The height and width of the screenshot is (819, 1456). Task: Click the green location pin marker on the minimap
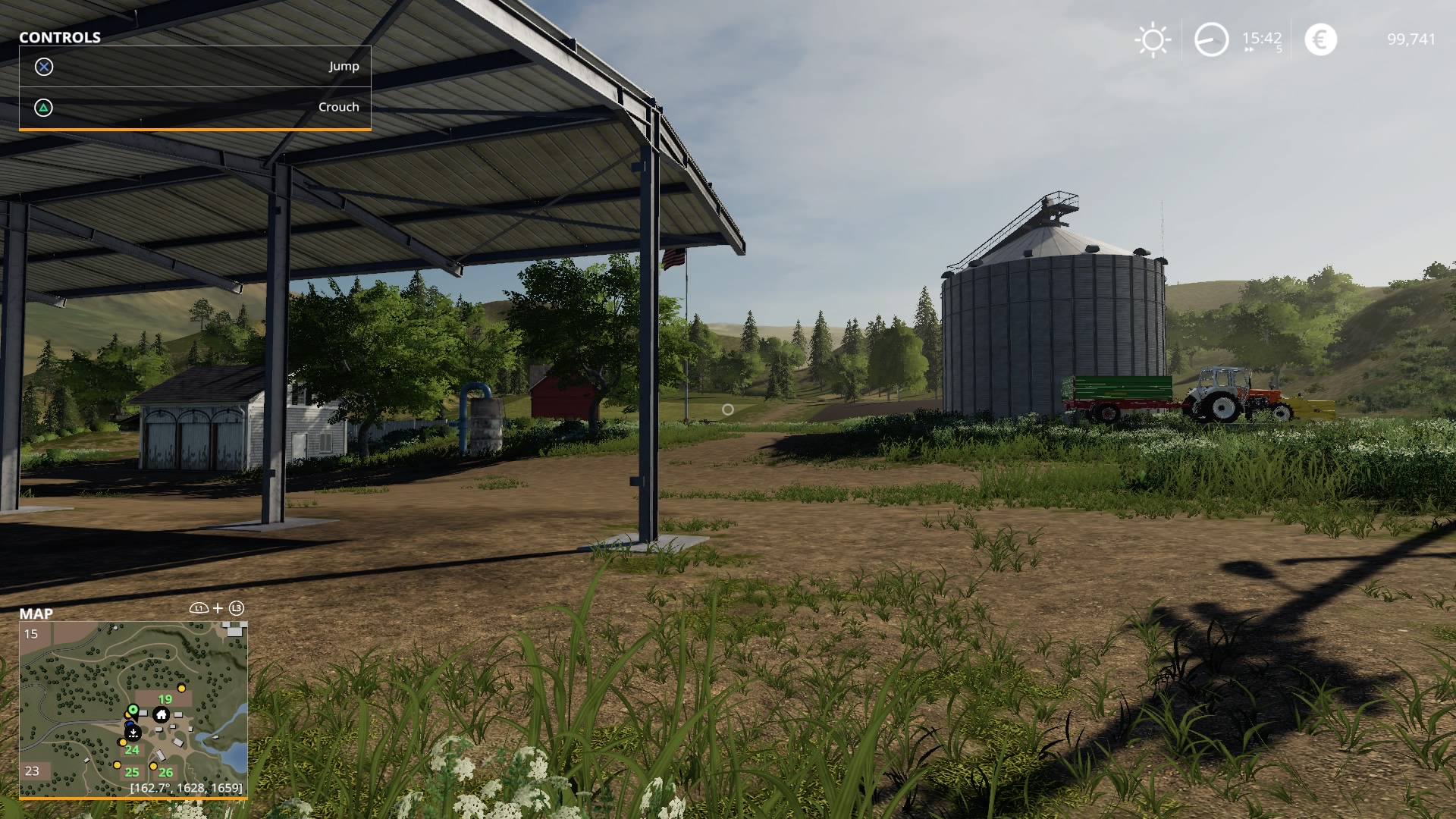point(133,710)
